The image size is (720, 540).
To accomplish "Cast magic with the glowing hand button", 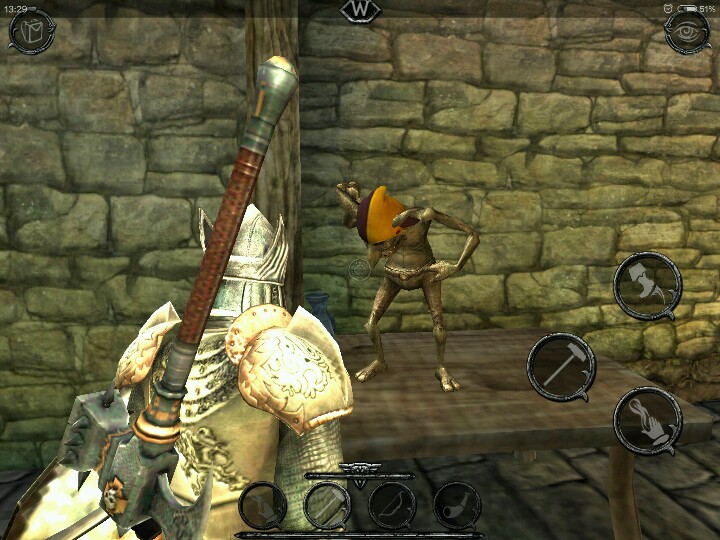I will click(647, 420).
